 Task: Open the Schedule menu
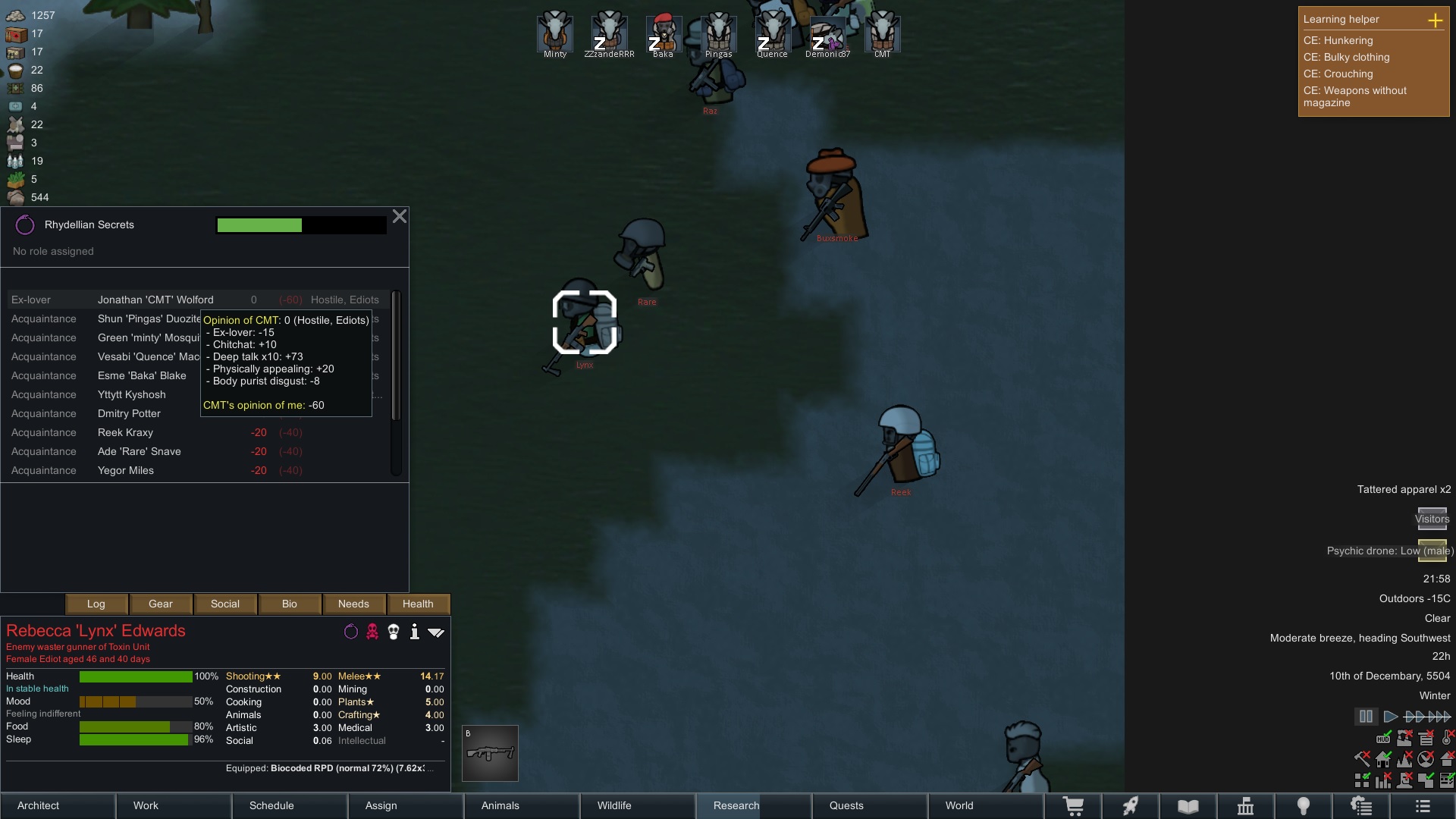(x=290, y=805)
